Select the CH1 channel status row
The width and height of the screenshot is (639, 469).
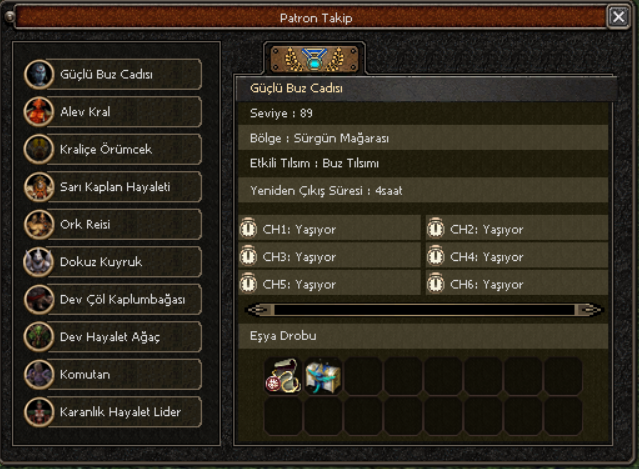330,229
